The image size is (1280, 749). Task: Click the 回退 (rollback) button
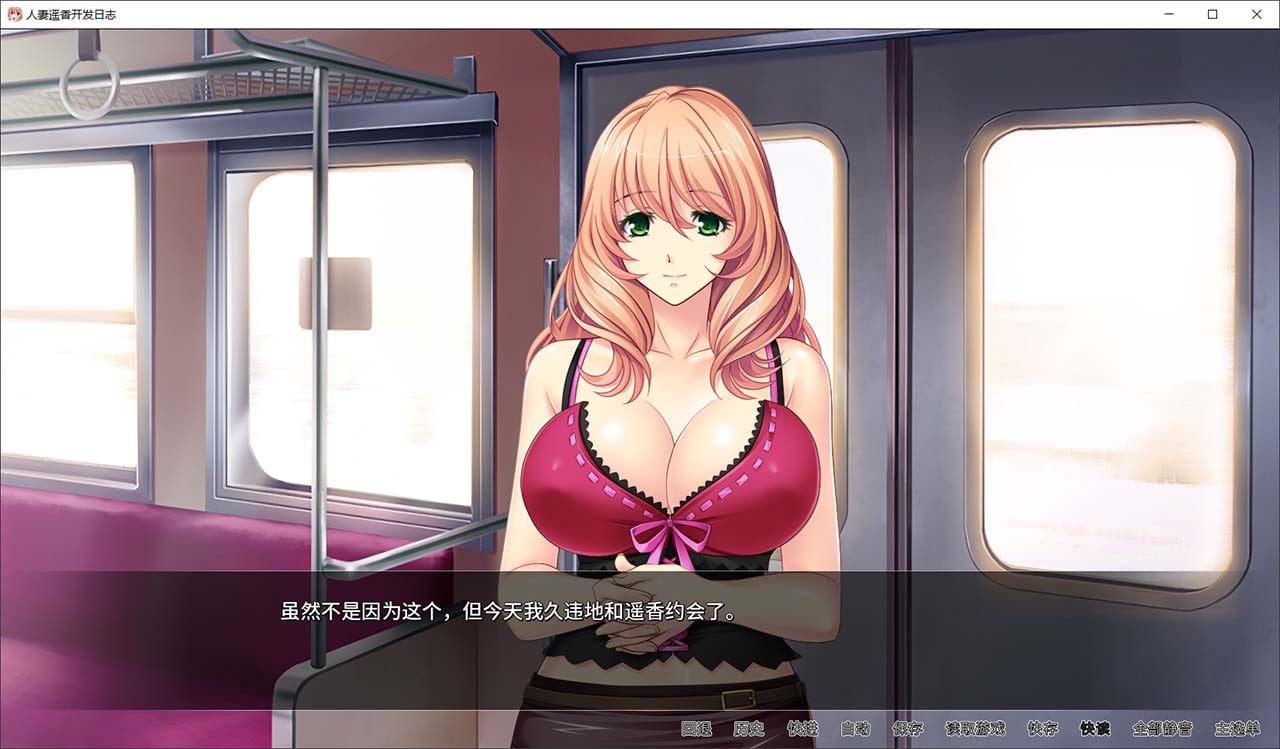[x=696, y=729]
